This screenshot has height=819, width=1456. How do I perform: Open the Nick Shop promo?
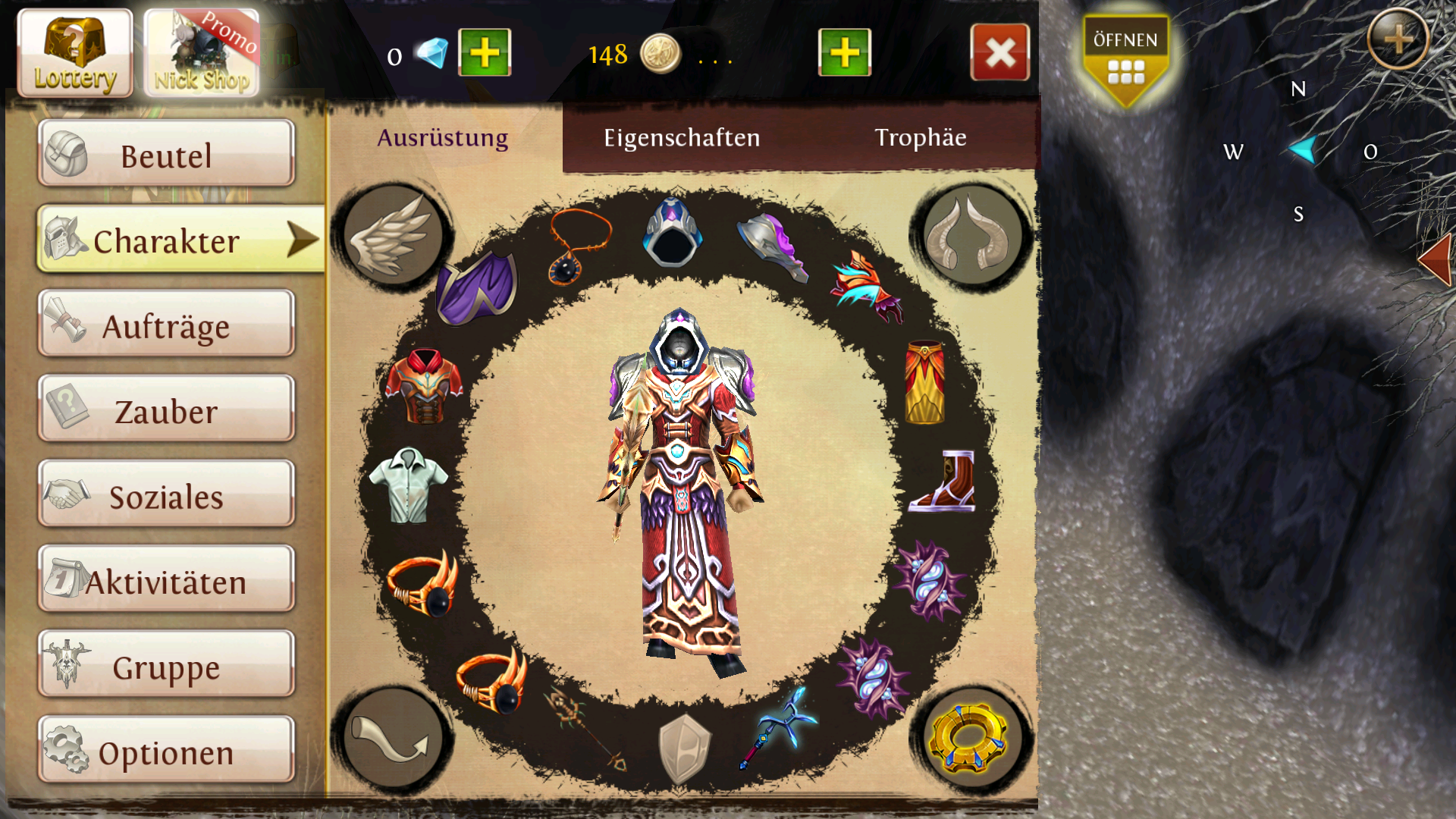(x=202, y=53)
